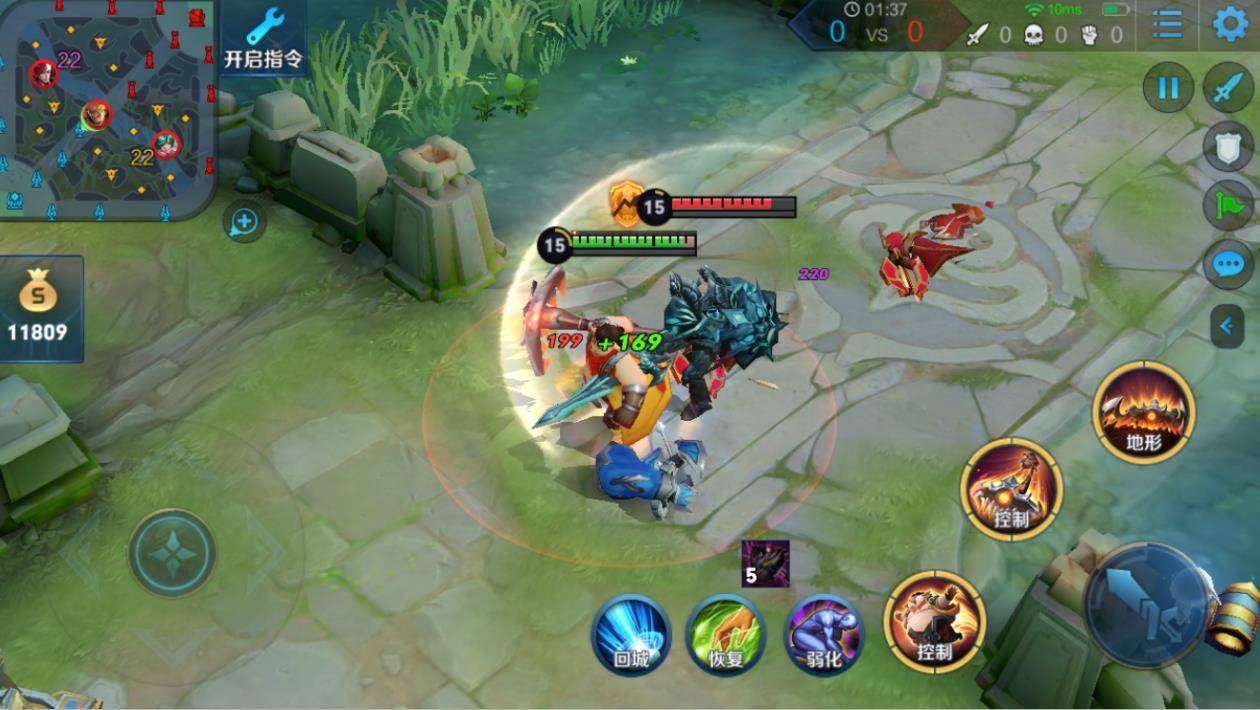Open the gold shop showing 11809
1260x710 pixels.
(38, 308)
